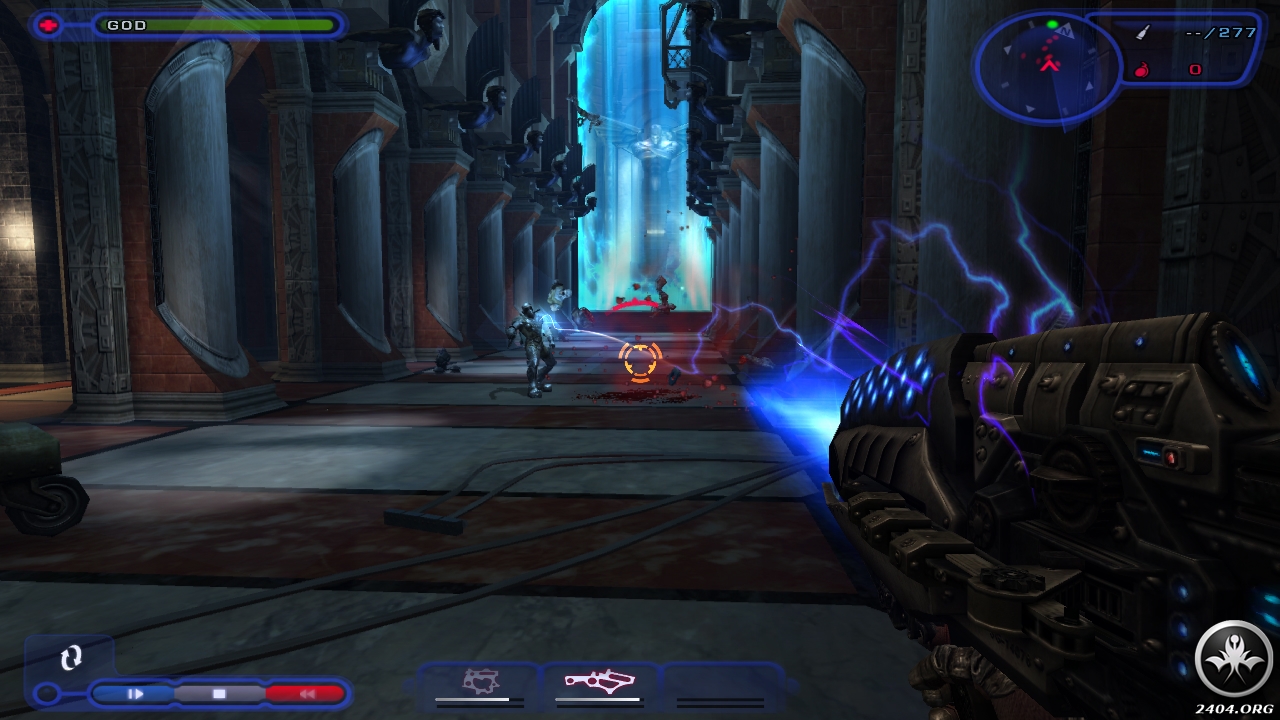Activate the grey time stop control
This screenshot has width=1280, height=720.
coord(219,693)
